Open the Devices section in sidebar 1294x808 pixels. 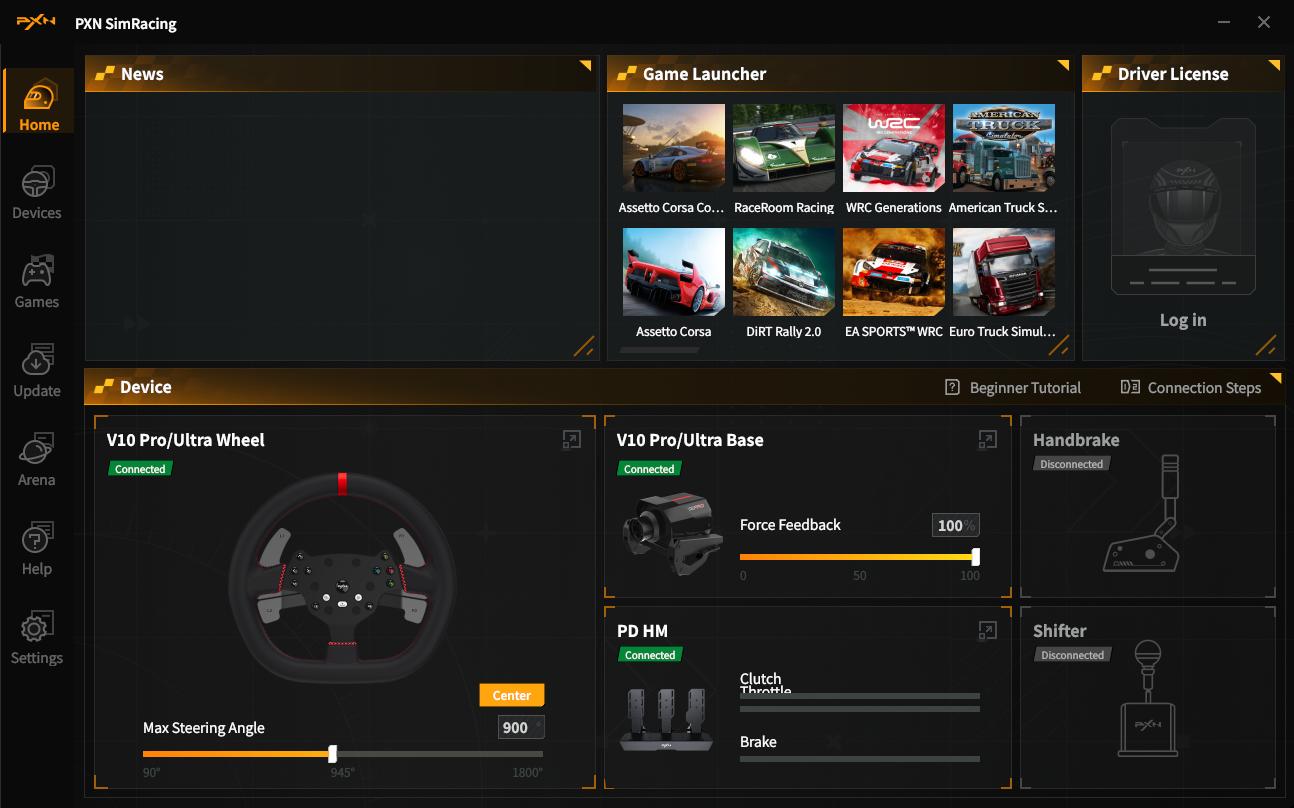(37, 194)
